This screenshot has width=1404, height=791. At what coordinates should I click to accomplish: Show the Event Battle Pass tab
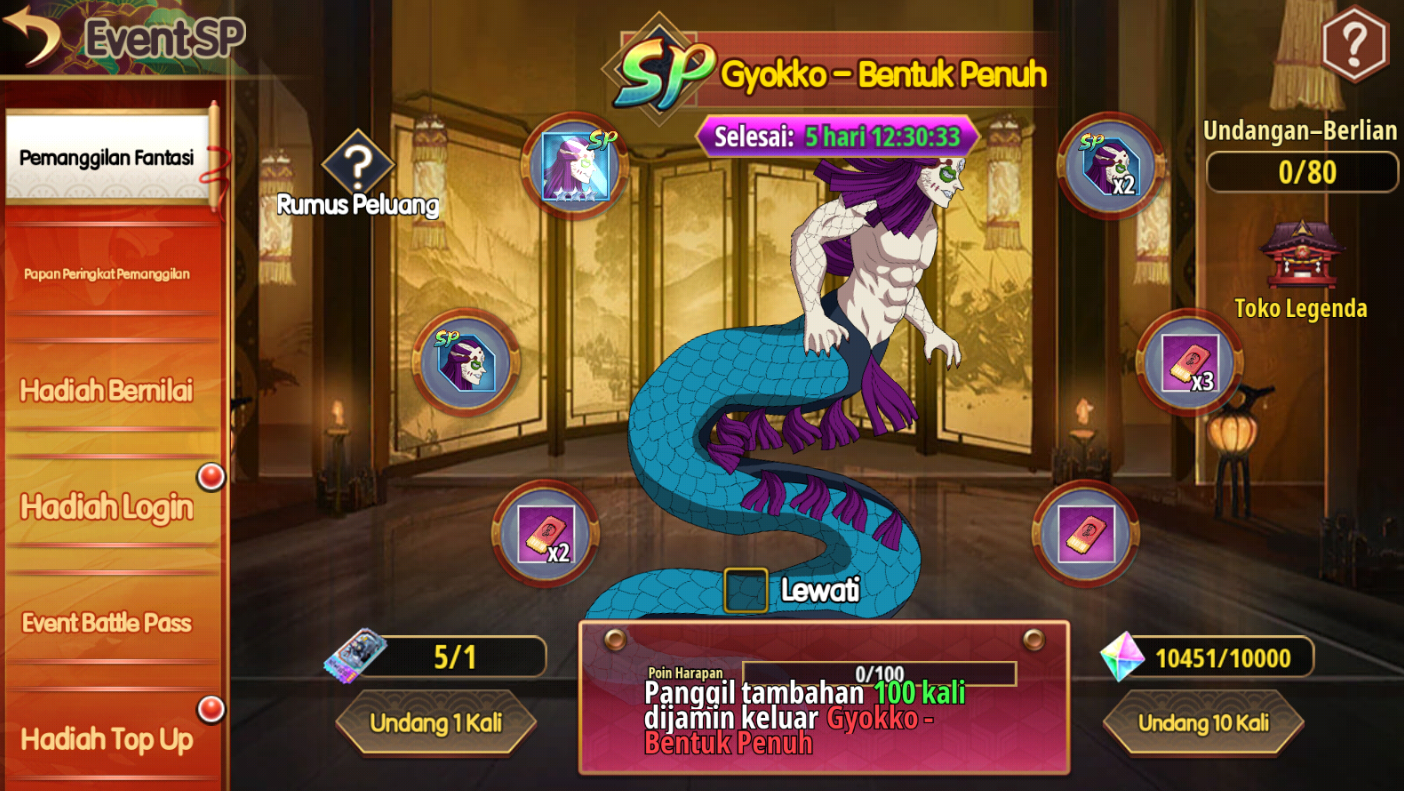click(x=107, y=623)
